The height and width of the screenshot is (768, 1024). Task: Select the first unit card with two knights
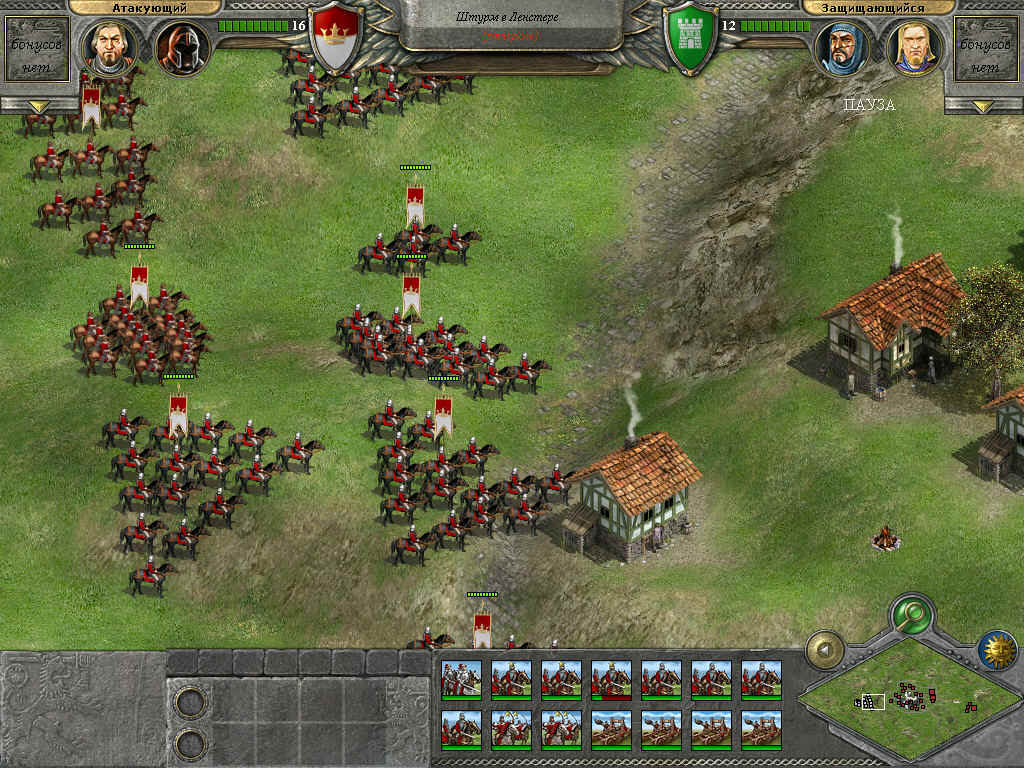[x=461, y=680]
